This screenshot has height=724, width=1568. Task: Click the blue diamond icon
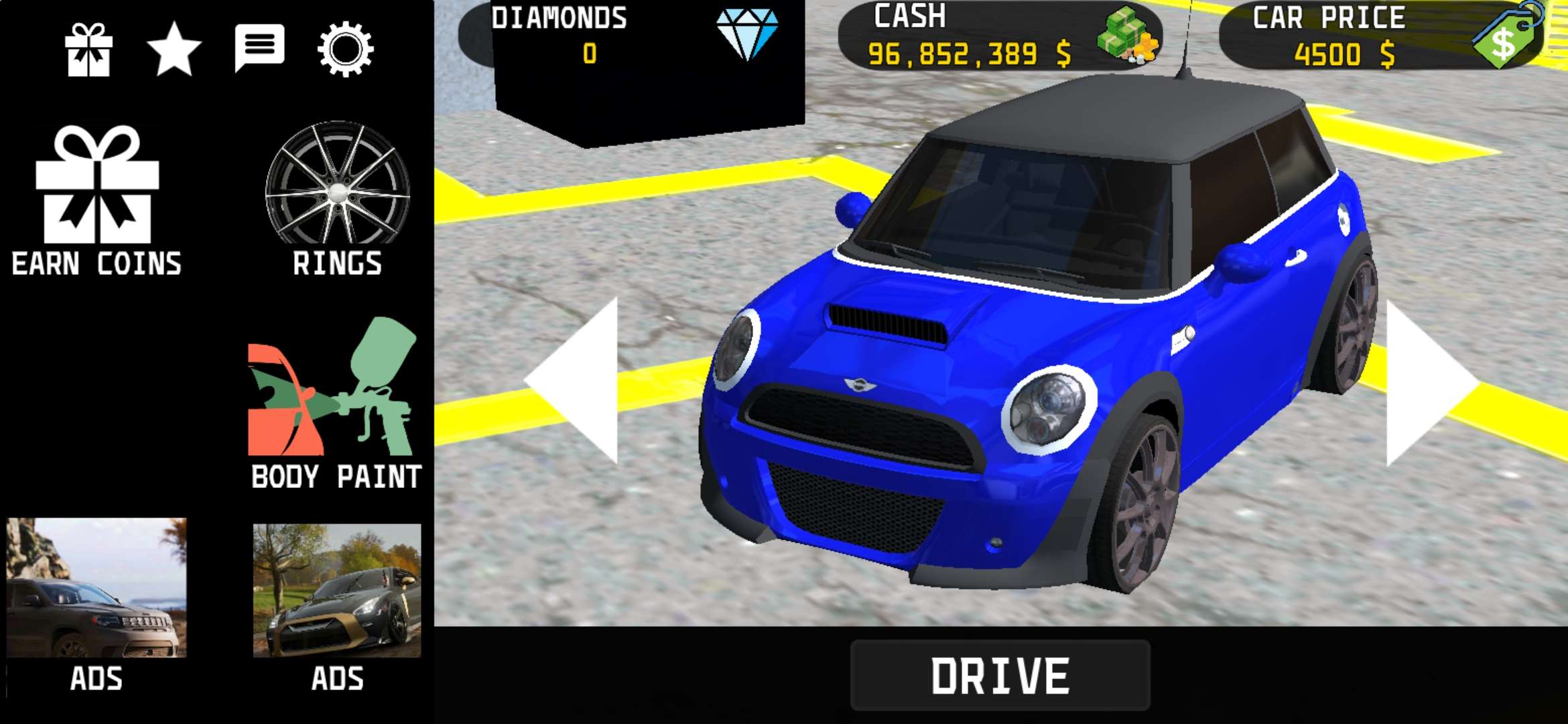pos(747,34)
